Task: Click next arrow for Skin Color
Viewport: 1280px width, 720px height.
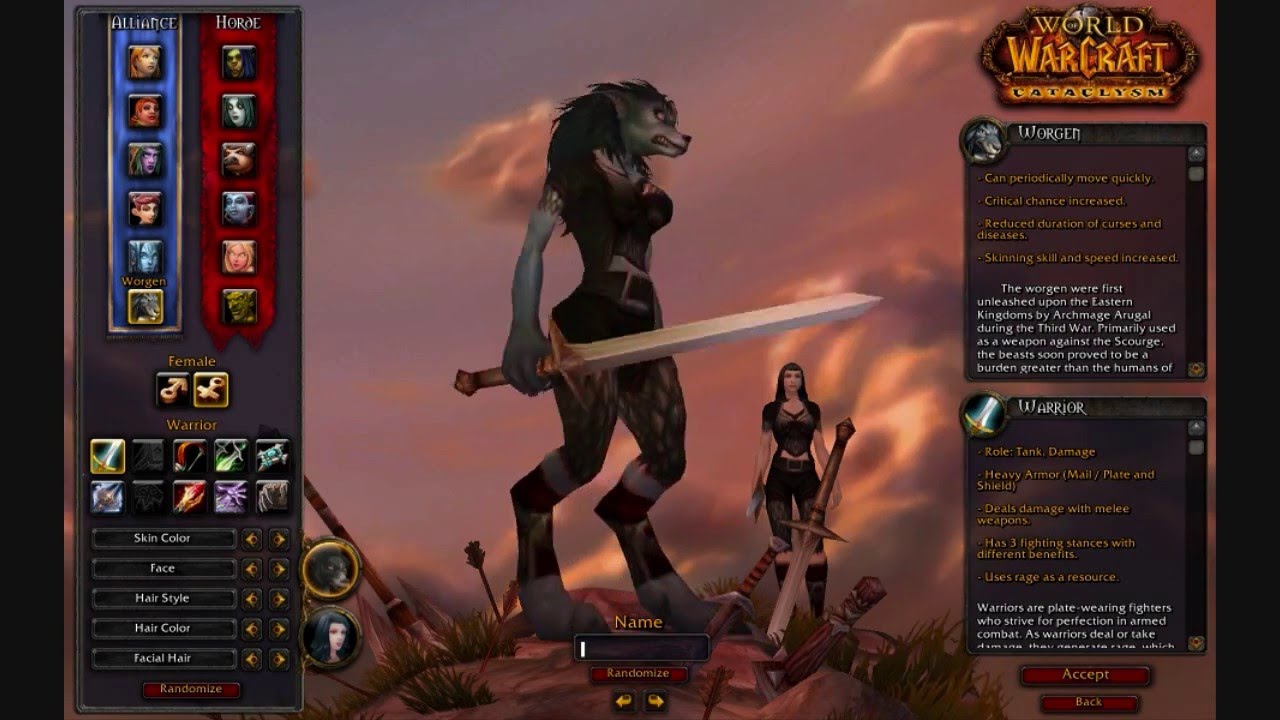Action: click(279, 539)
